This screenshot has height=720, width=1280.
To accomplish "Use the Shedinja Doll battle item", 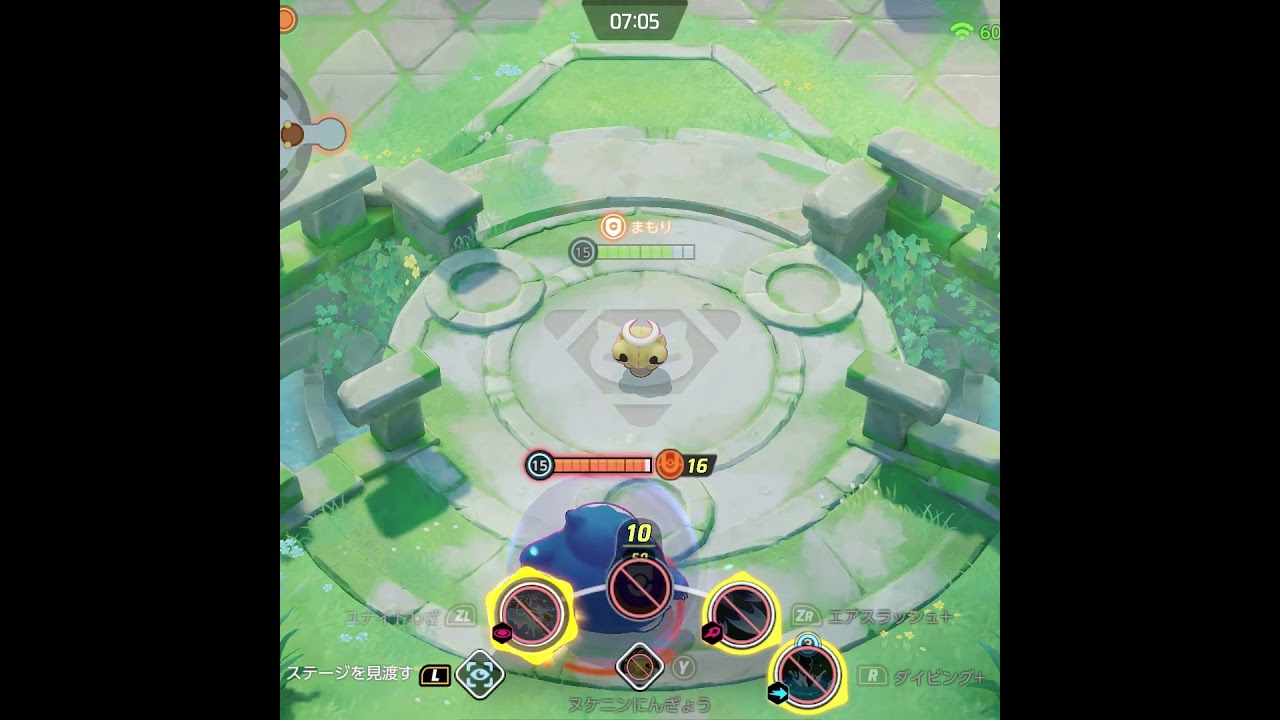I will (640, 666).
